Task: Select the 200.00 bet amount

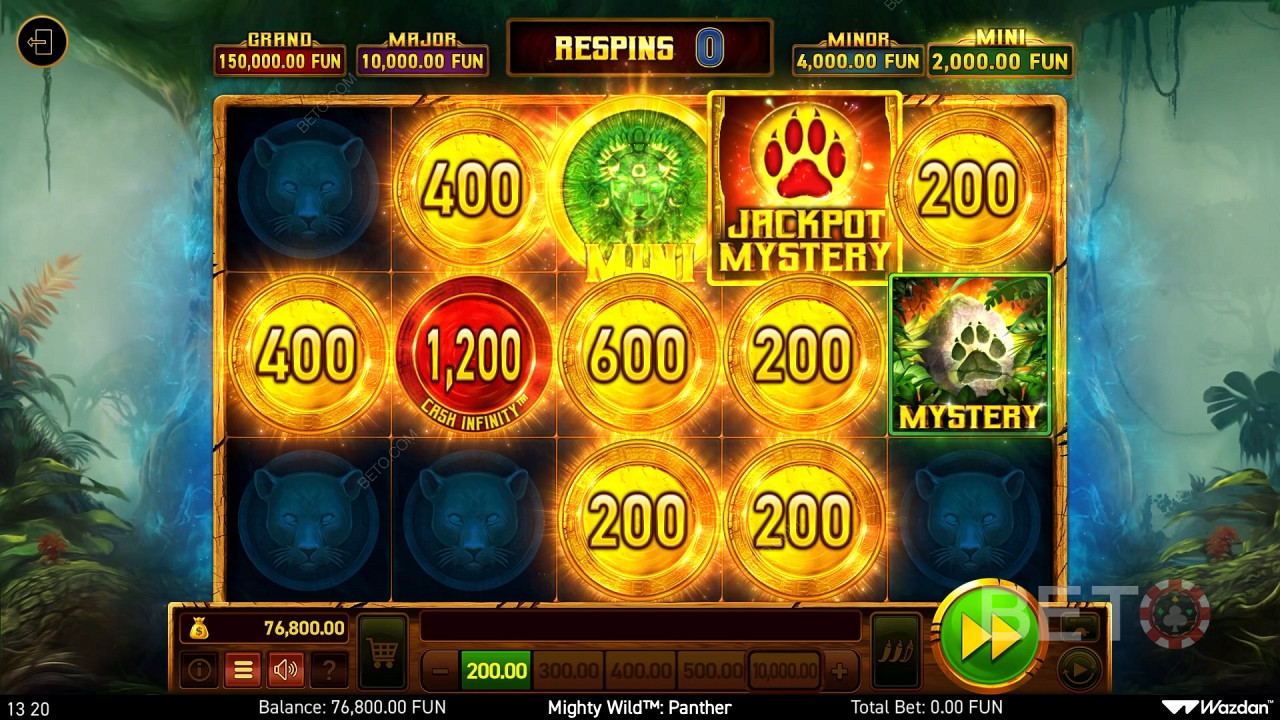Action: coord(496,670)
